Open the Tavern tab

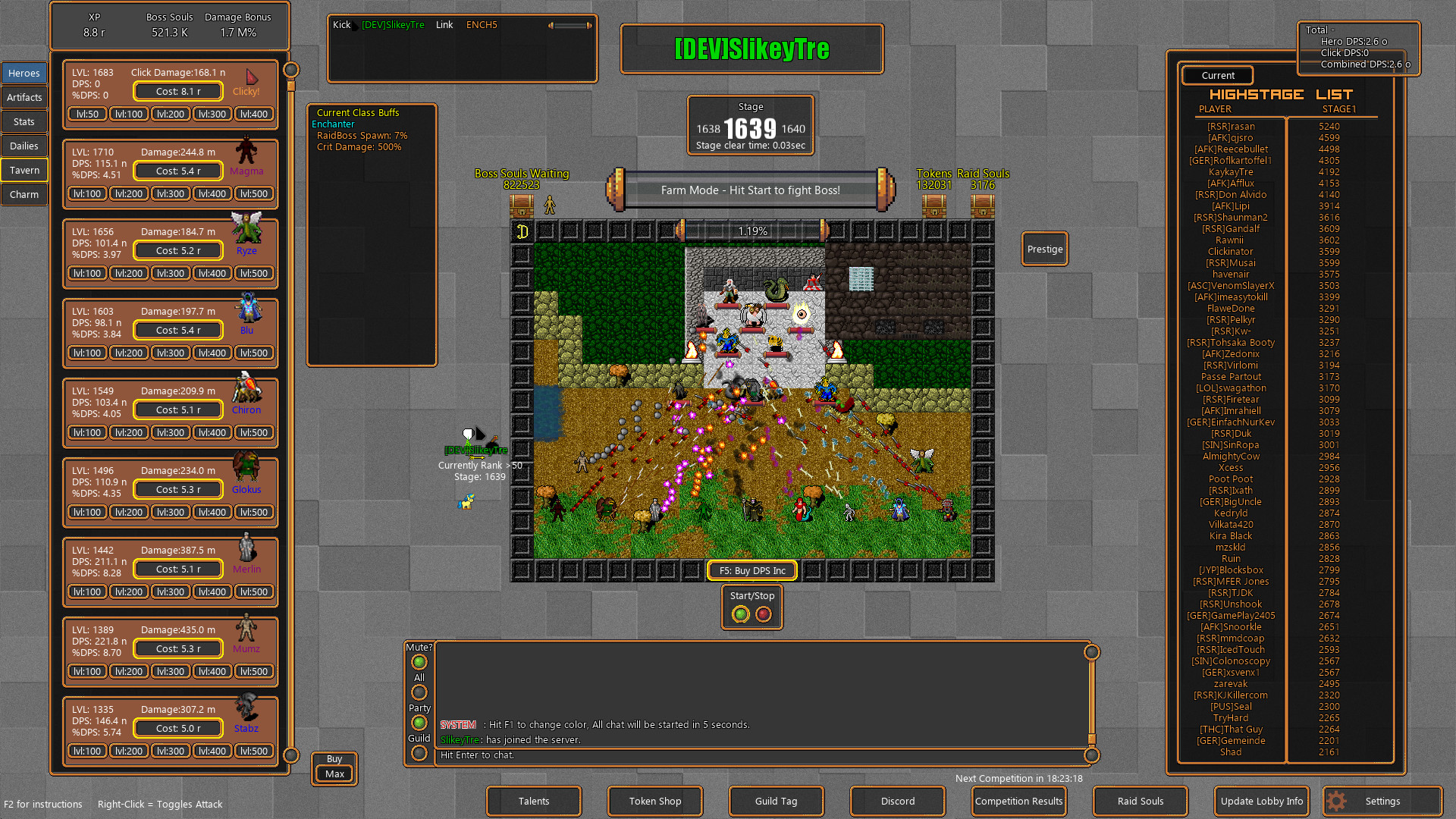(24, 169)
